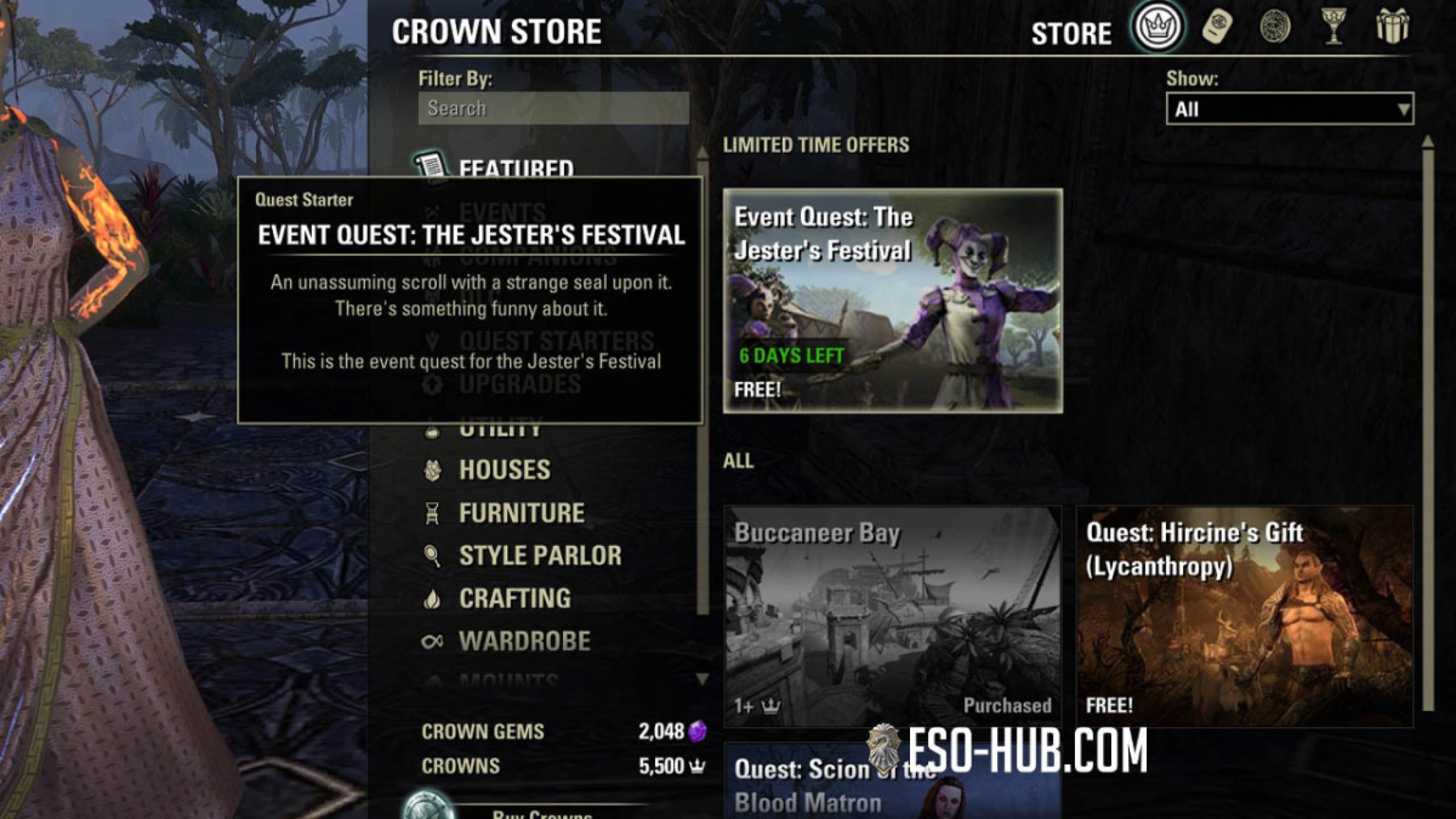
Task: Open the gift box icon
Action: pos(1394,27)
